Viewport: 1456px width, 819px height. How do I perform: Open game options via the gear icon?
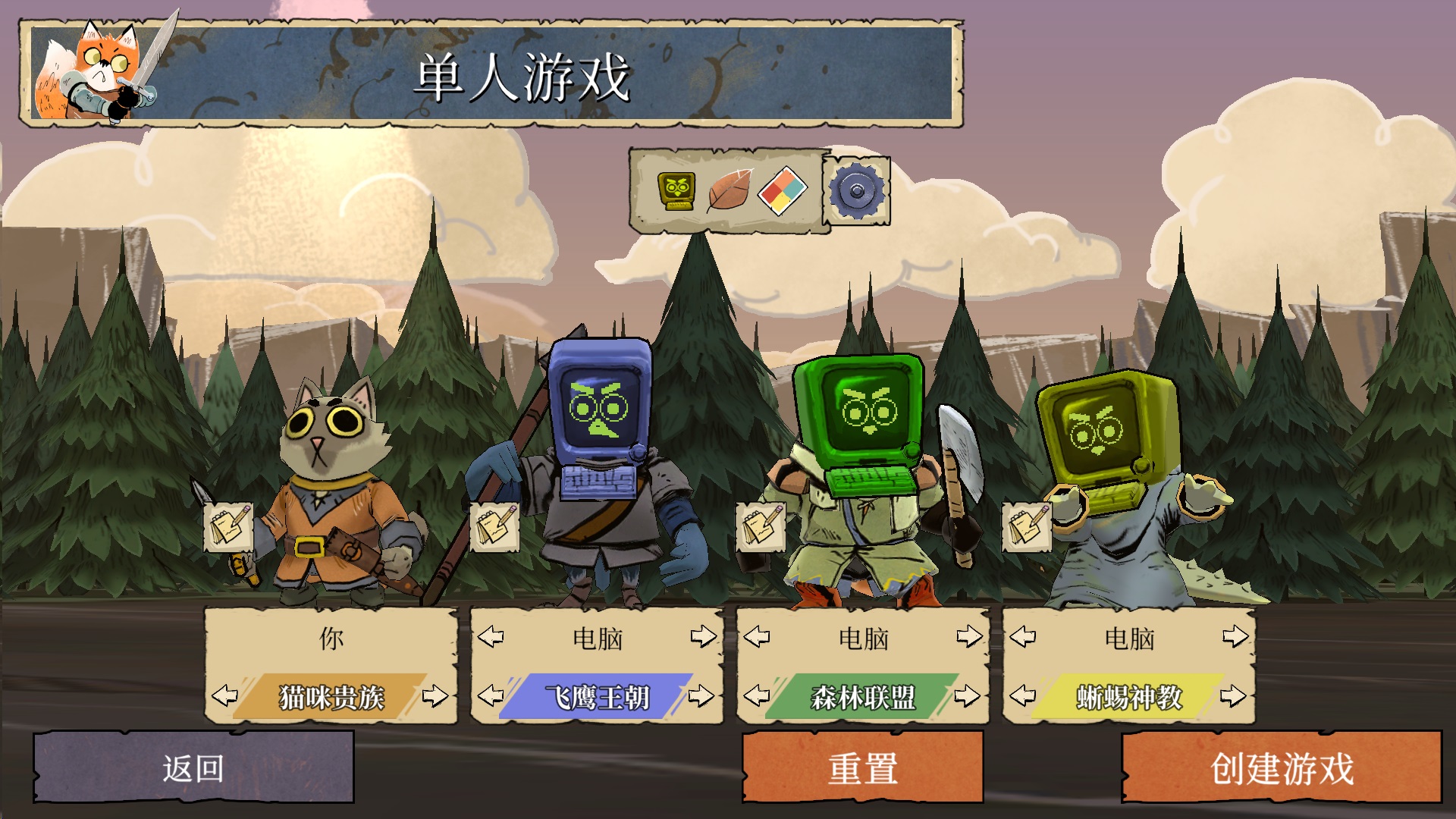pyautogui.click(x=856, y=190)
